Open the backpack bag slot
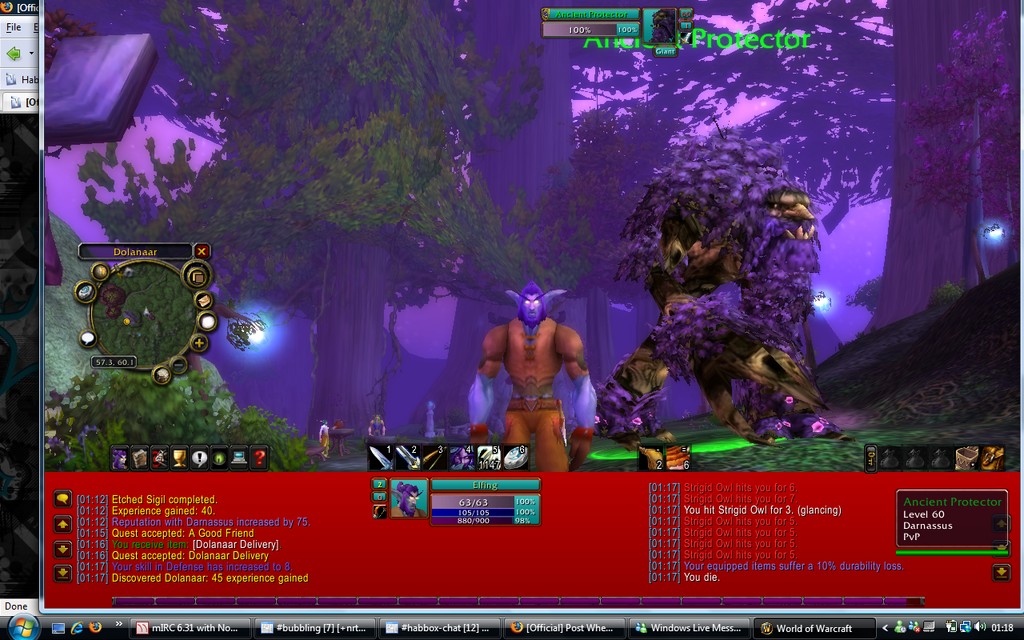This screenshot has width=1024, height=640. click(x=992, y=458)
